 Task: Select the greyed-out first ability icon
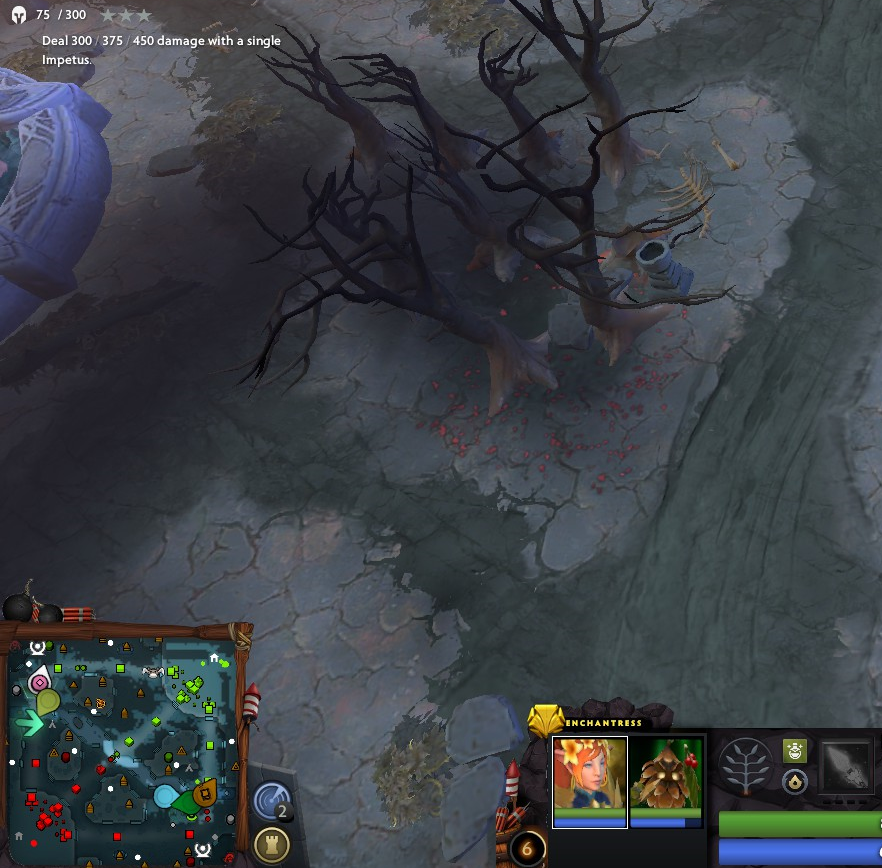click(847, 768)
